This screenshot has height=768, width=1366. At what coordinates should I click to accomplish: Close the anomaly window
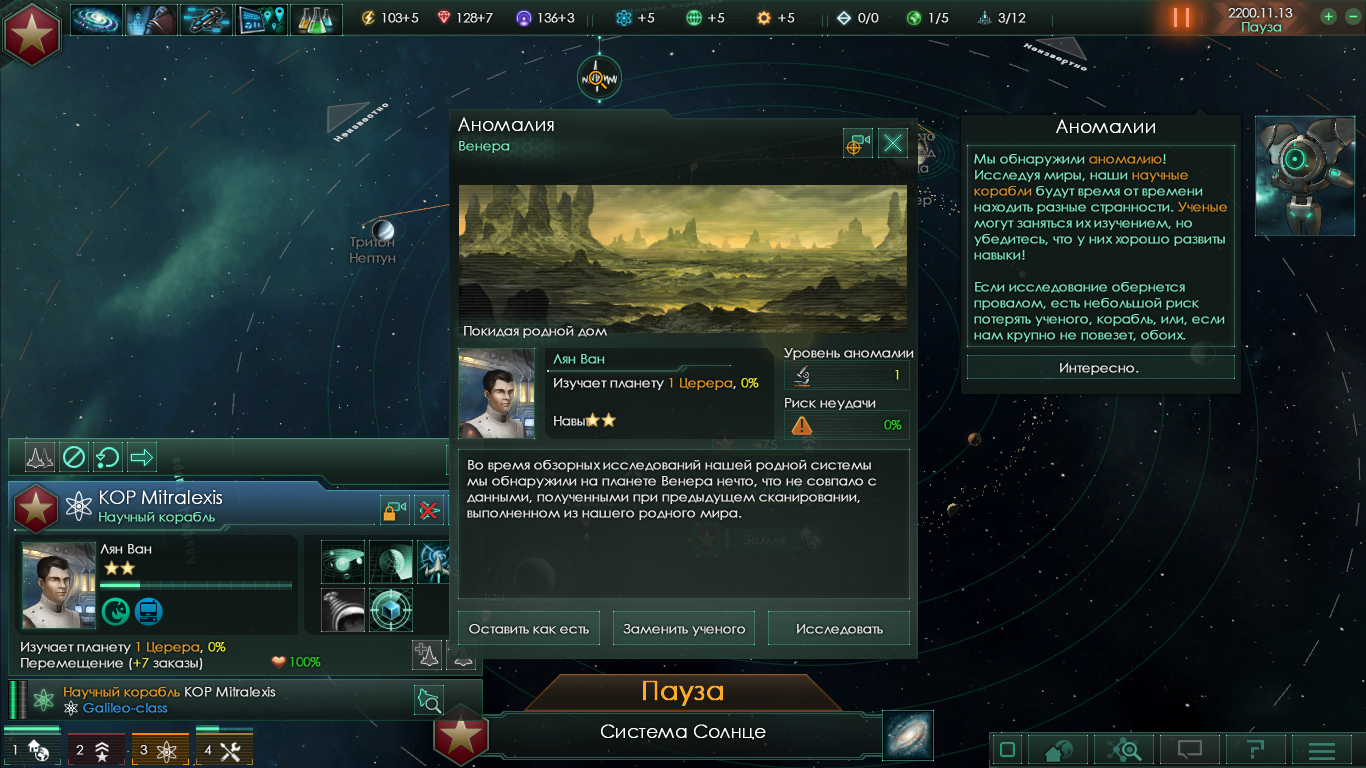click(892, 144)
